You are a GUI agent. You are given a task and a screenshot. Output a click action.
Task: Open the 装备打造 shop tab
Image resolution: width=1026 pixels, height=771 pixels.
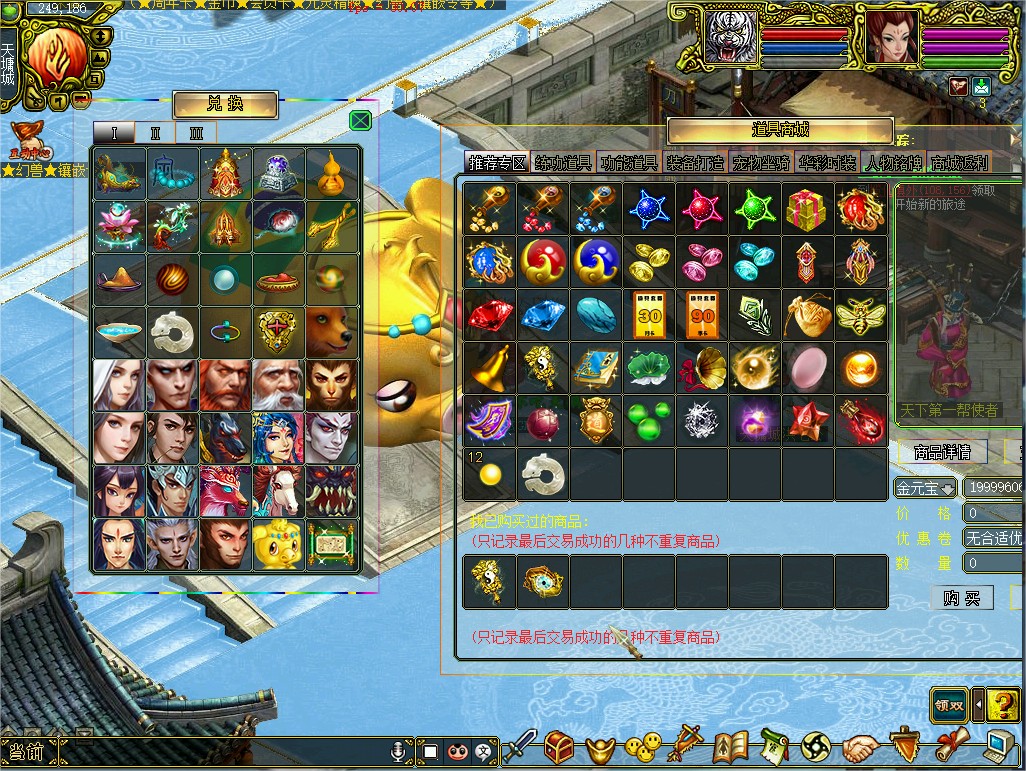(694, 163)
